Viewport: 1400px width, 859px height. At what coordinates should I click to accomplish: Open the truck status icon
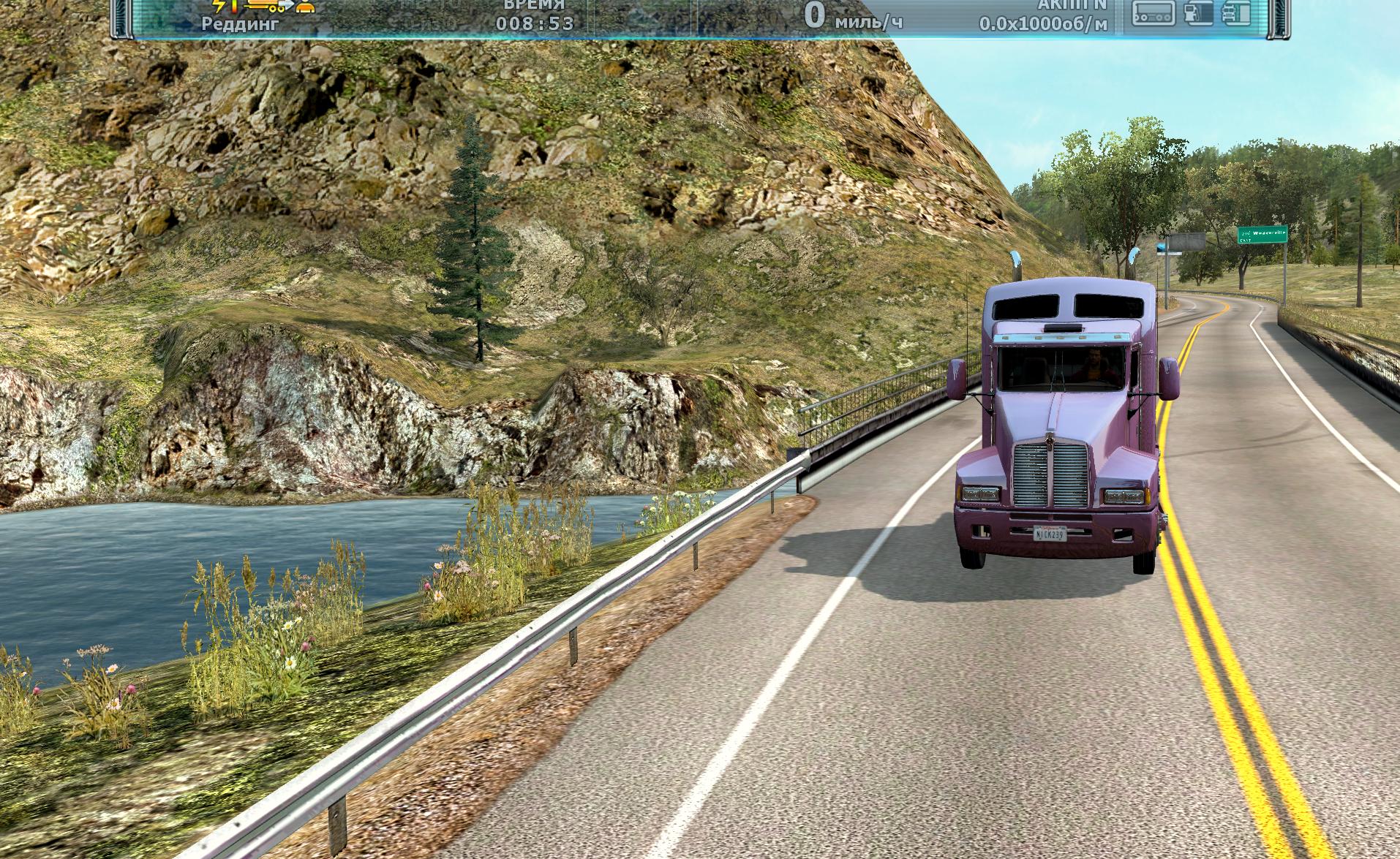pyautogui.click(x=1235, y=12)
